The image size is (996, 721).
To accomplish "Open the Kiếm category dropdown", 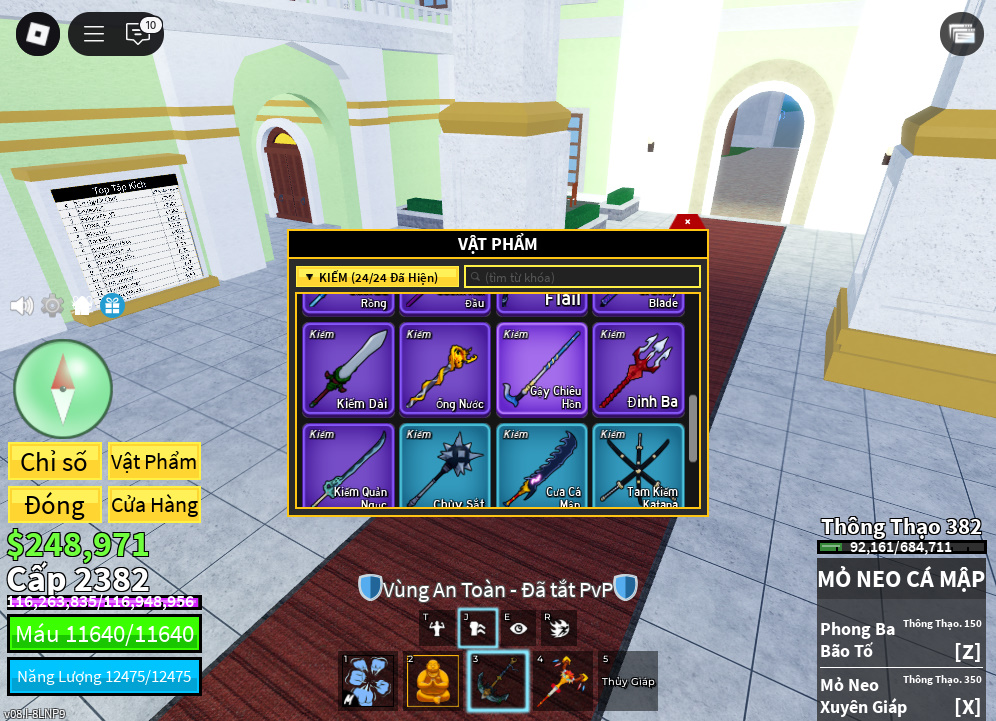I will coord(377,277).
